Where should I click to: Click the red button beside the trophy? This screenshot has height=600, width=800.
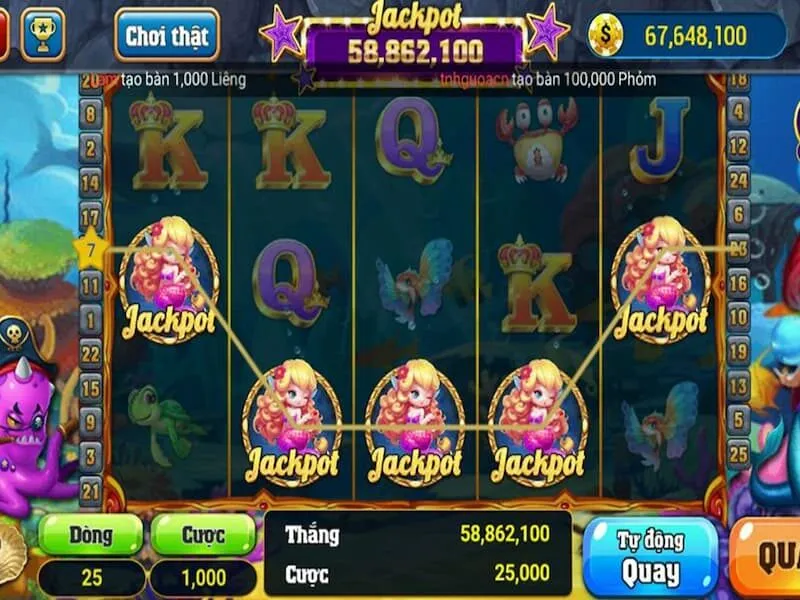[x=4, y=34]
